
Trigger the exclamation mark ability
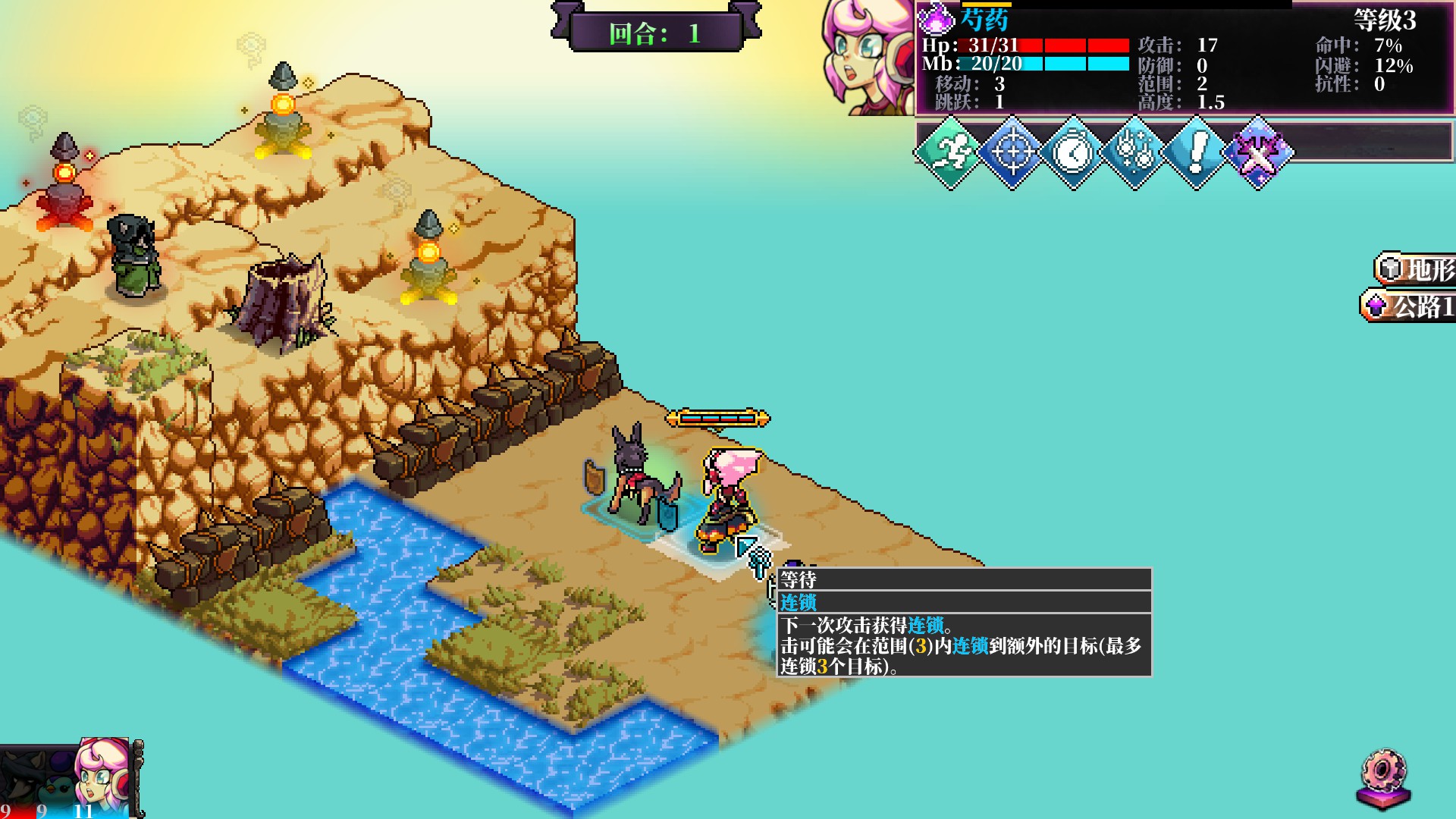(x=1196, y=152)
